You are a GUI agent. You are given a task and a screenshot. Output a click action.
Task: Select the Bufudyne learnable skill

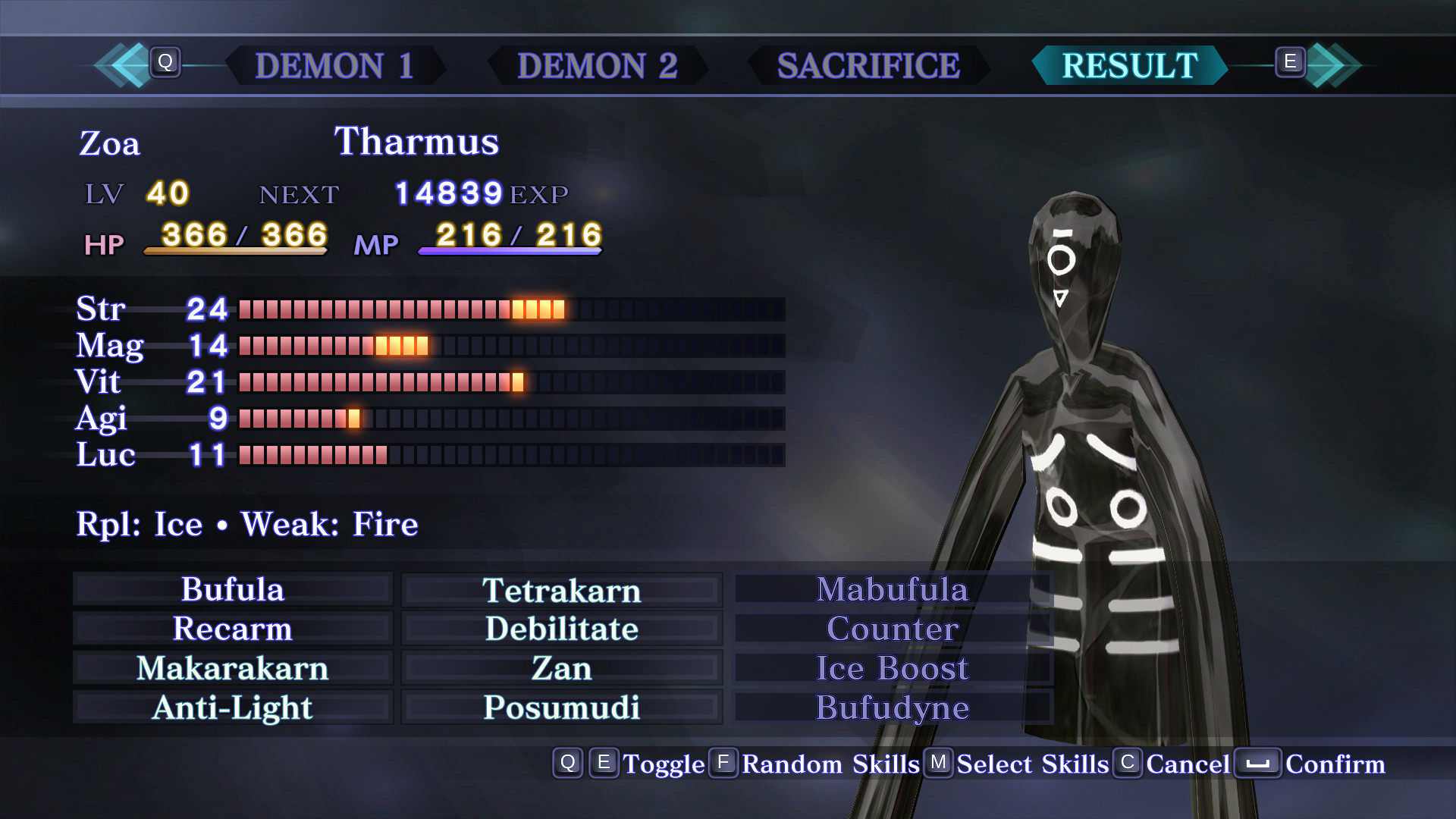(893, 708)
